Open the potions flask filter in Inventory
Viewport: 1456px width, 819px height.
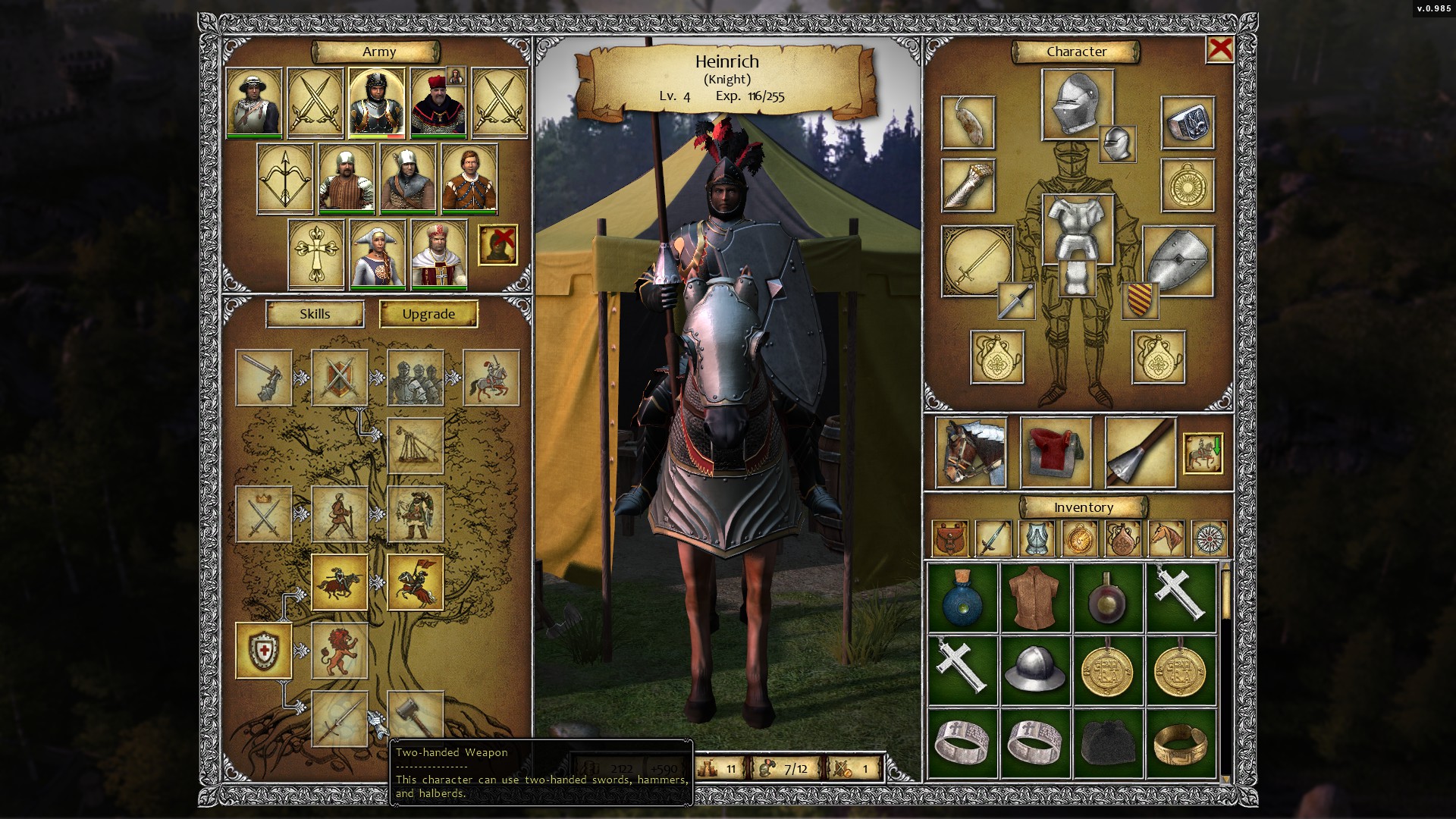(x=1122, y=540)
